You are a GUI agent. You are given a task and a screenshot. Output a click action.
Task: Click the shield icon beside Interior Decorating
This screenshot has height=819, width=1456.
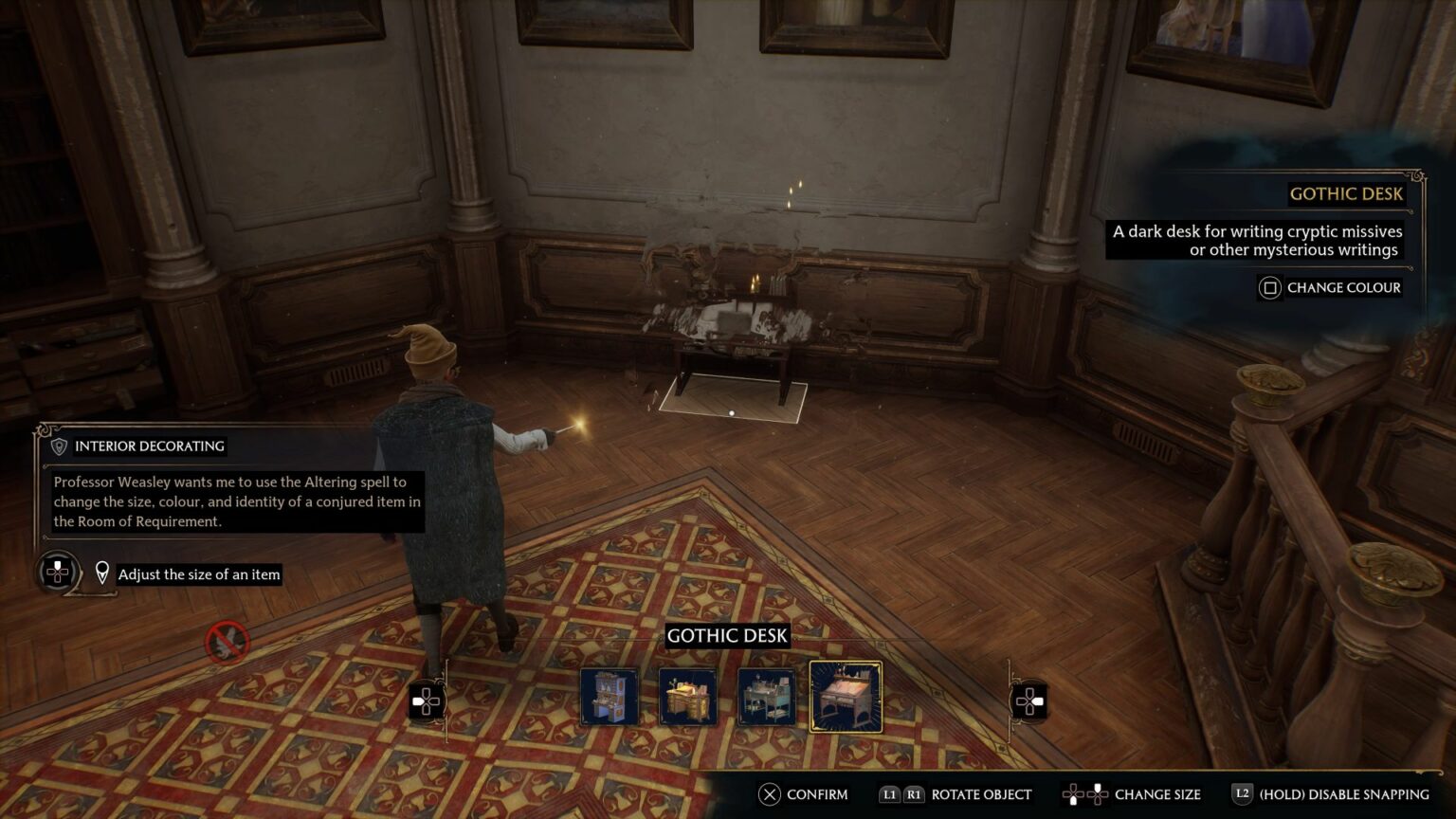pyautogui.click(x=60, y=446)
